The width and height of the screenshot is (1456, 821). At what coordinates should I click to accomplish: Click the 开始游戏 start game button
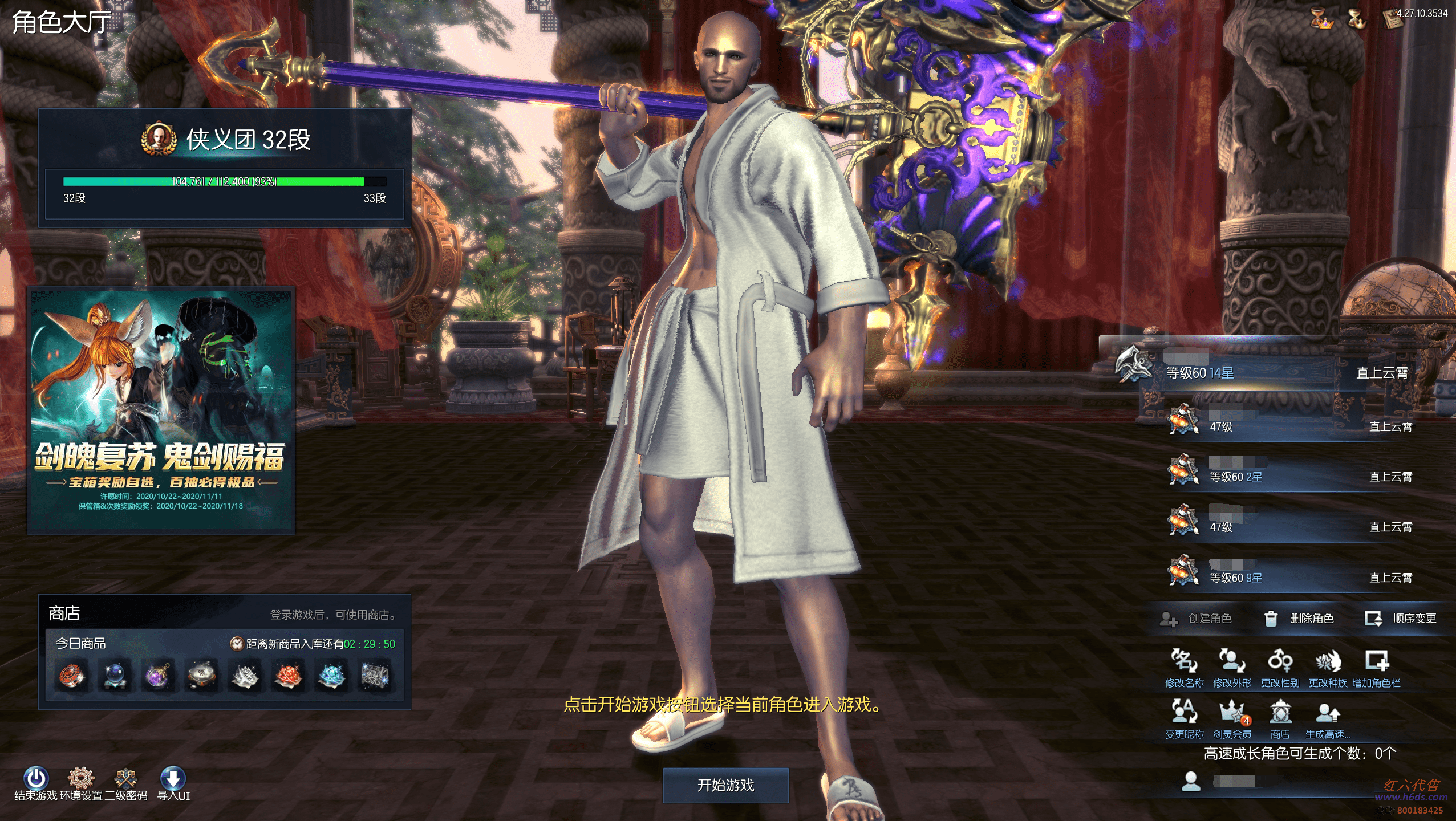coord(725,785)
